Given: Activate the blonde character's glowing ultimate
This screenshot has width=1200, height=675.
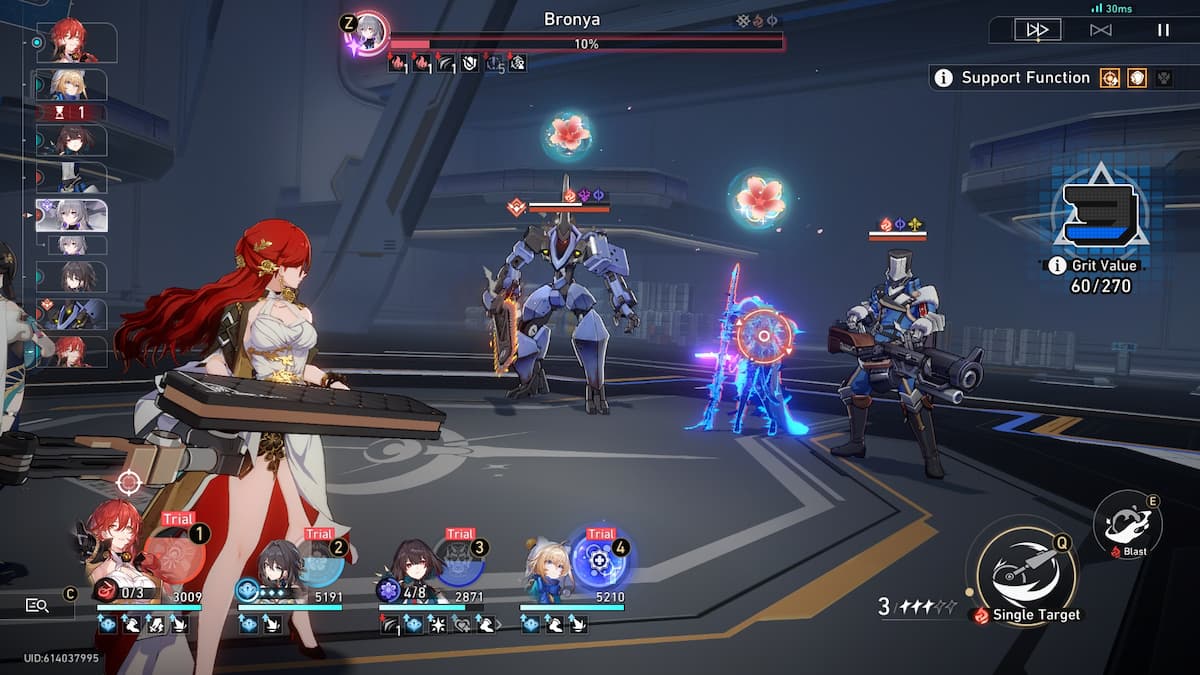Looking at the screenshot, I should tap(600, 560).
